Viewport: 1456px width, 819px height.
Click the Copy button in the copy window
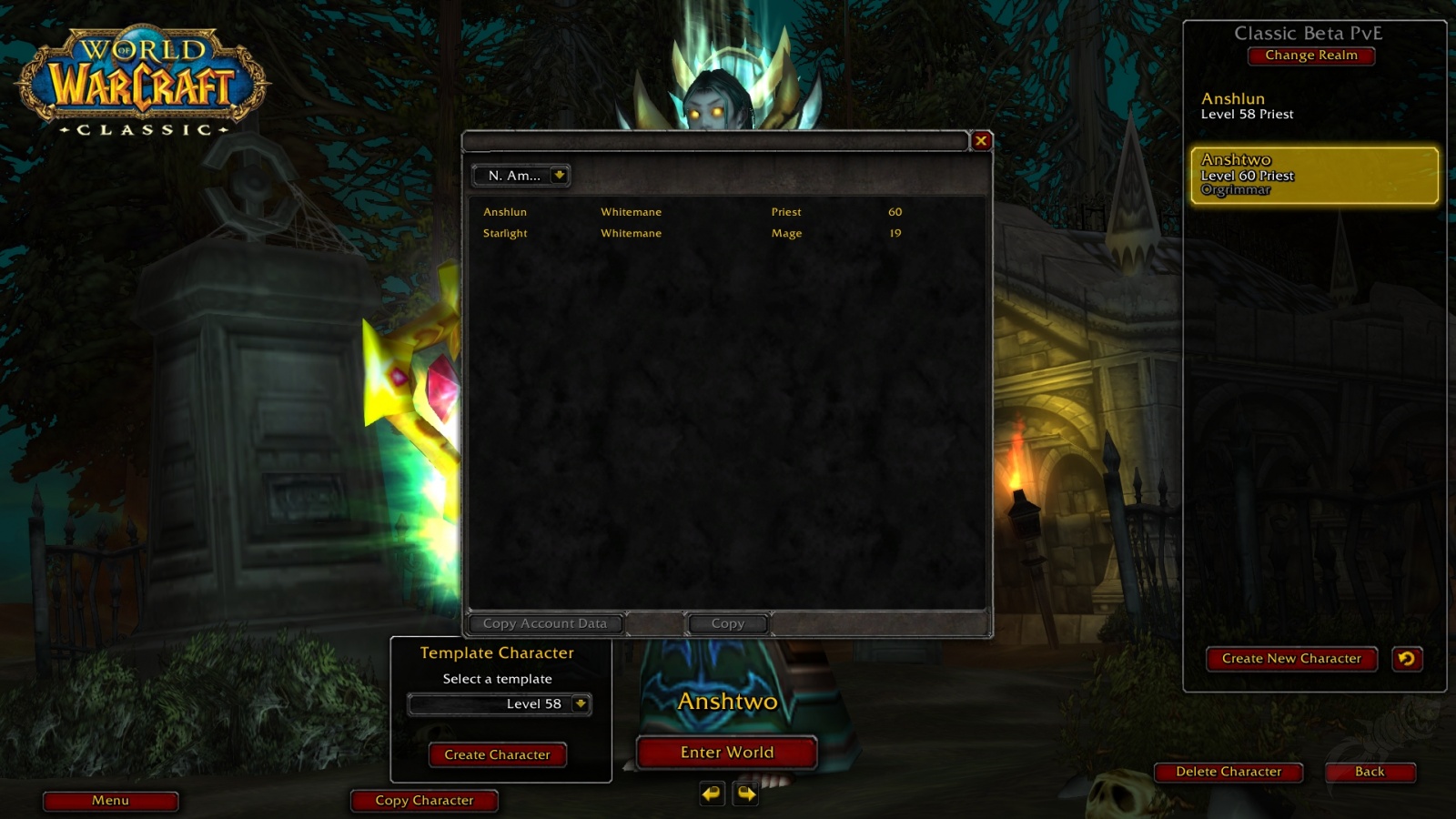(x=727, y=623)
